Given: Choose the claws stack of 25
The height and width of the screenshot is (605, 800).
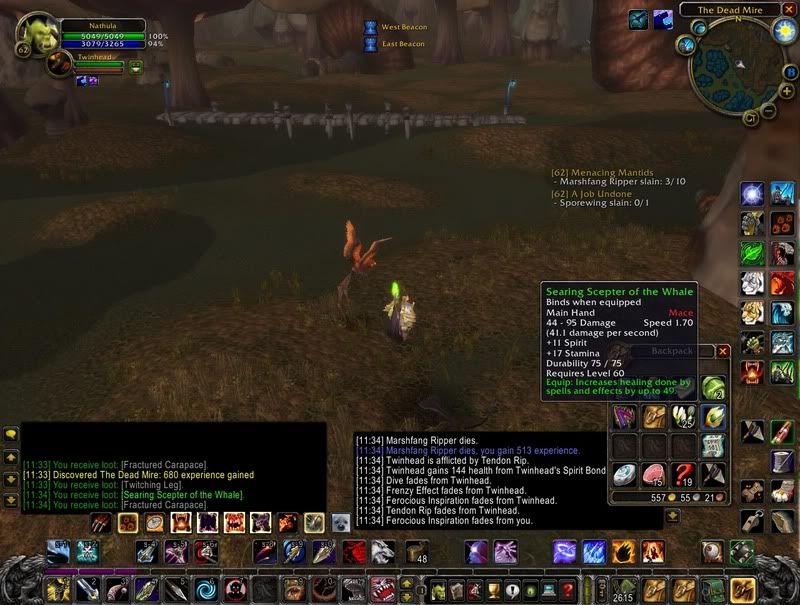Looking at the screenshot, I should click(683, 417).
